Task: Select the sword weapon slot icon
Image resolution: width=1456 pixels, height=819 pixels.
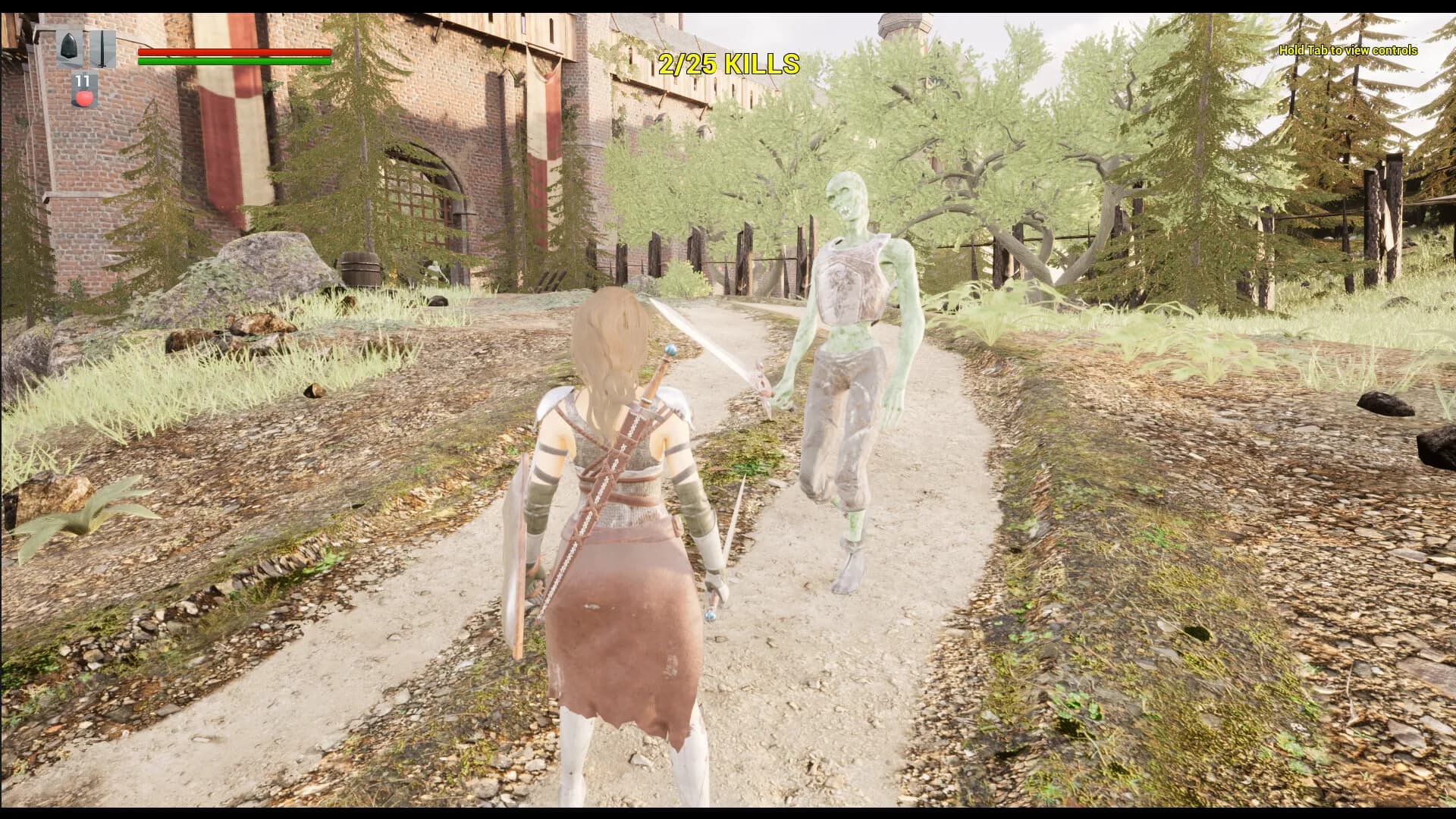Action: 102,49
